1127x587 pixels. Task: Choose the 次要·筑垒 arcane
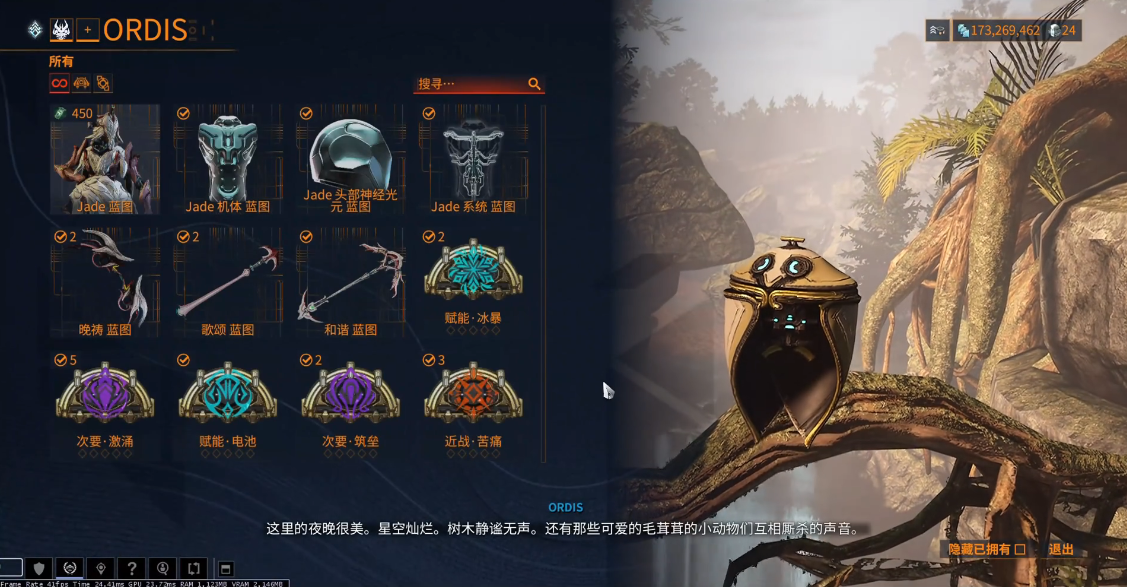coord(350,398)
